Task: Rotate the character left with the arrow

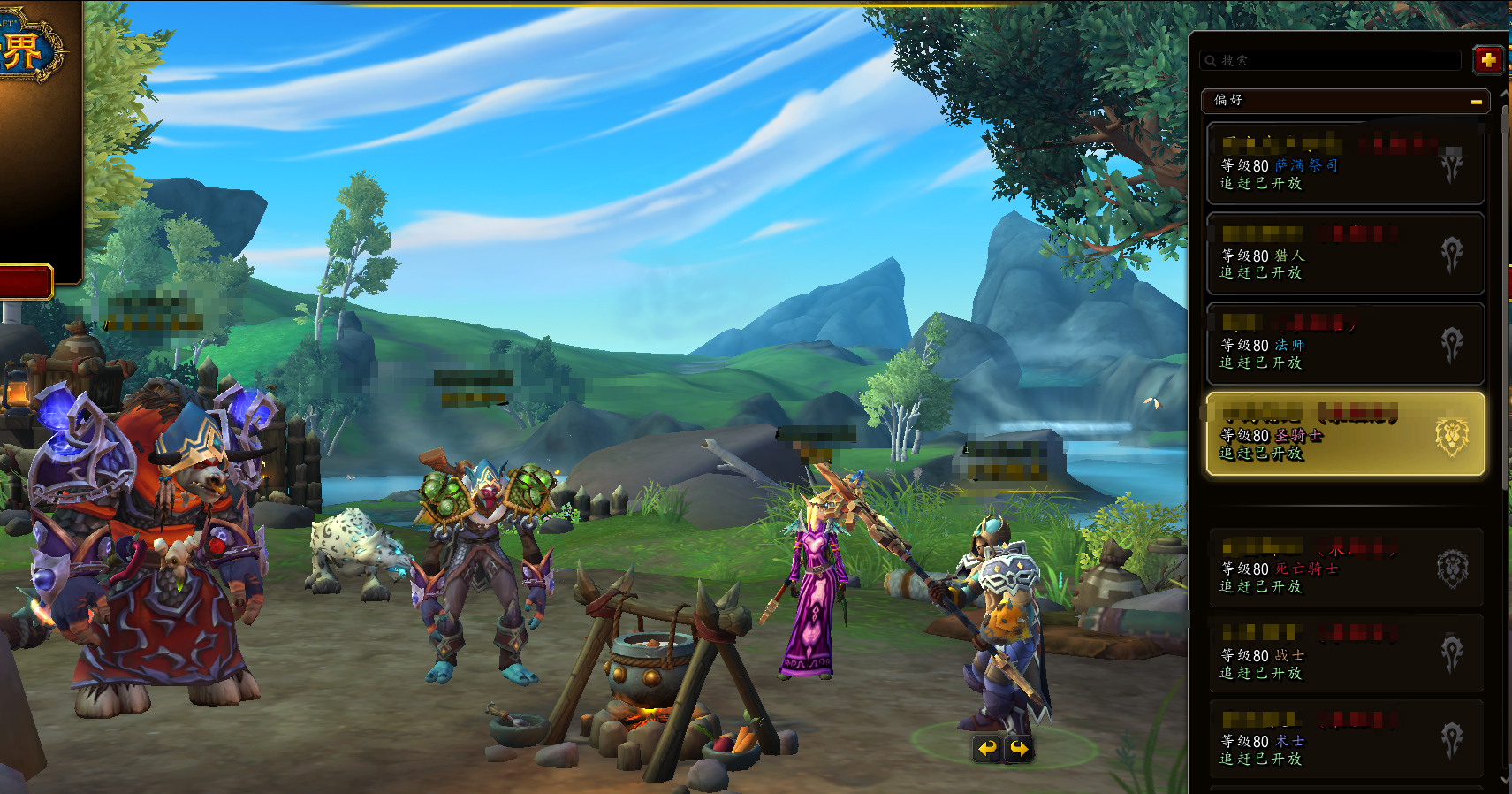Action: tap(987, 749)
